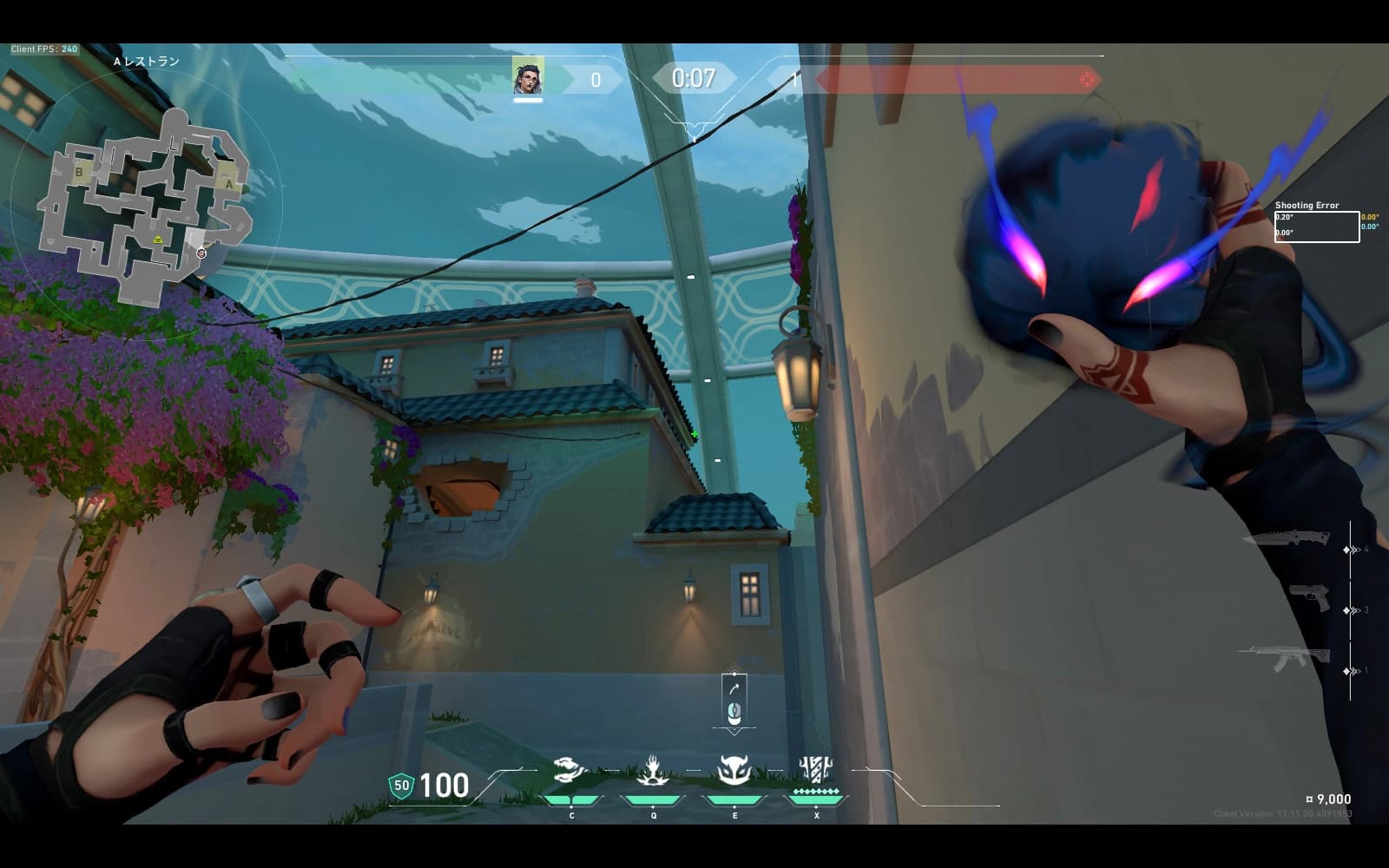Equip the Vandal rifle slot

pos(1285,658)
